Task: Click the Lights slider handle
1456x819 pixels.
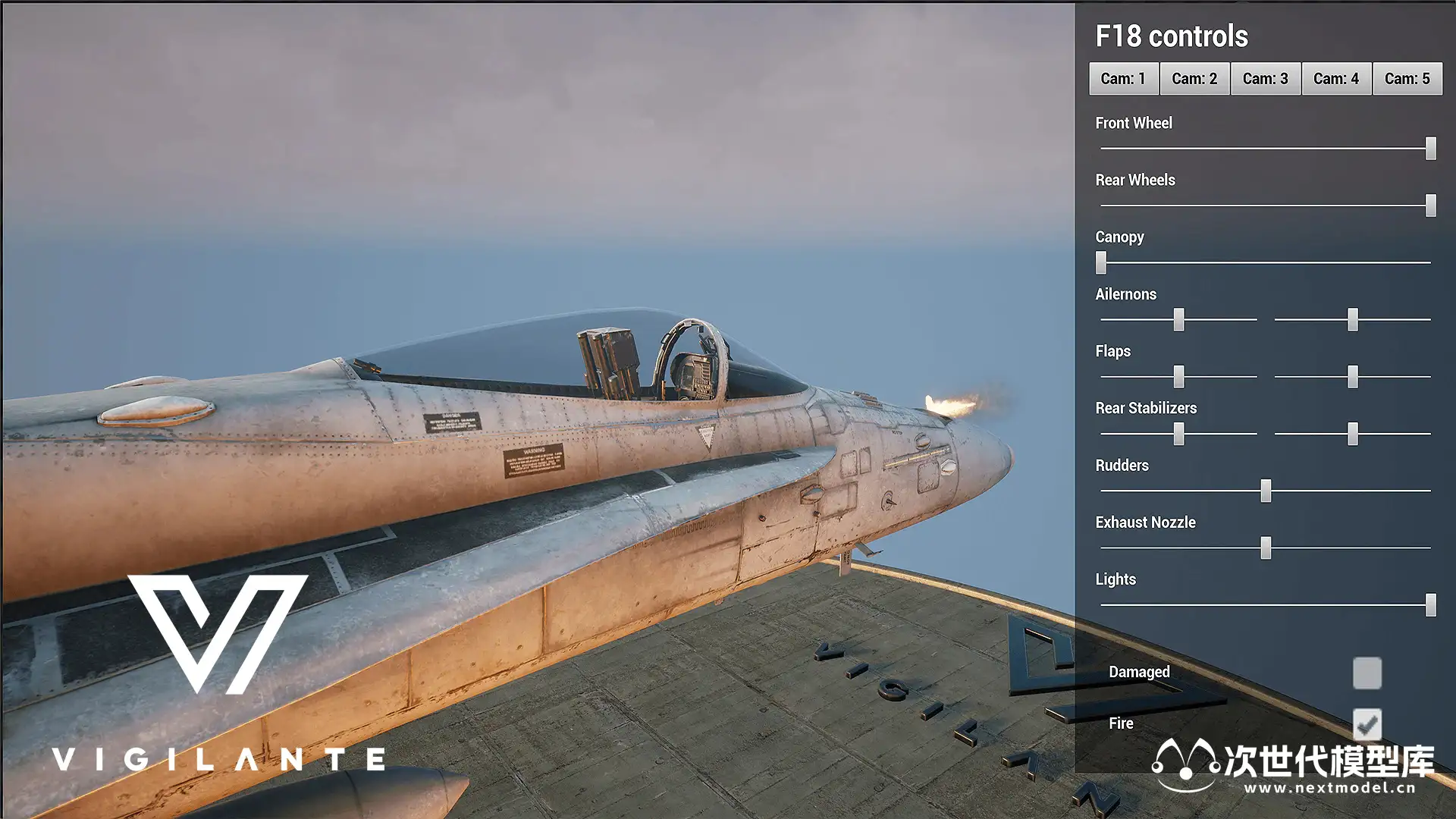Action: pos(1431,605)
